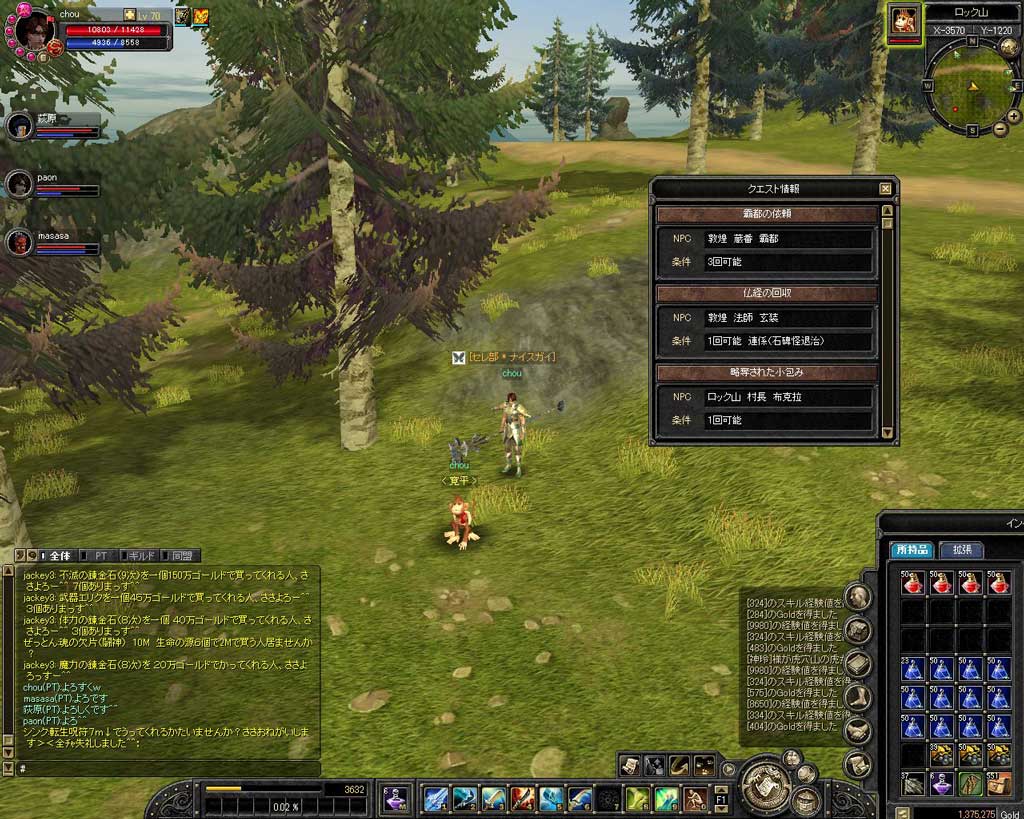This screenshot has height=819, width=1024.
Task: Select the 仏経の回収 quest entry
Action: pyautogui.click(x=767, y=293)
